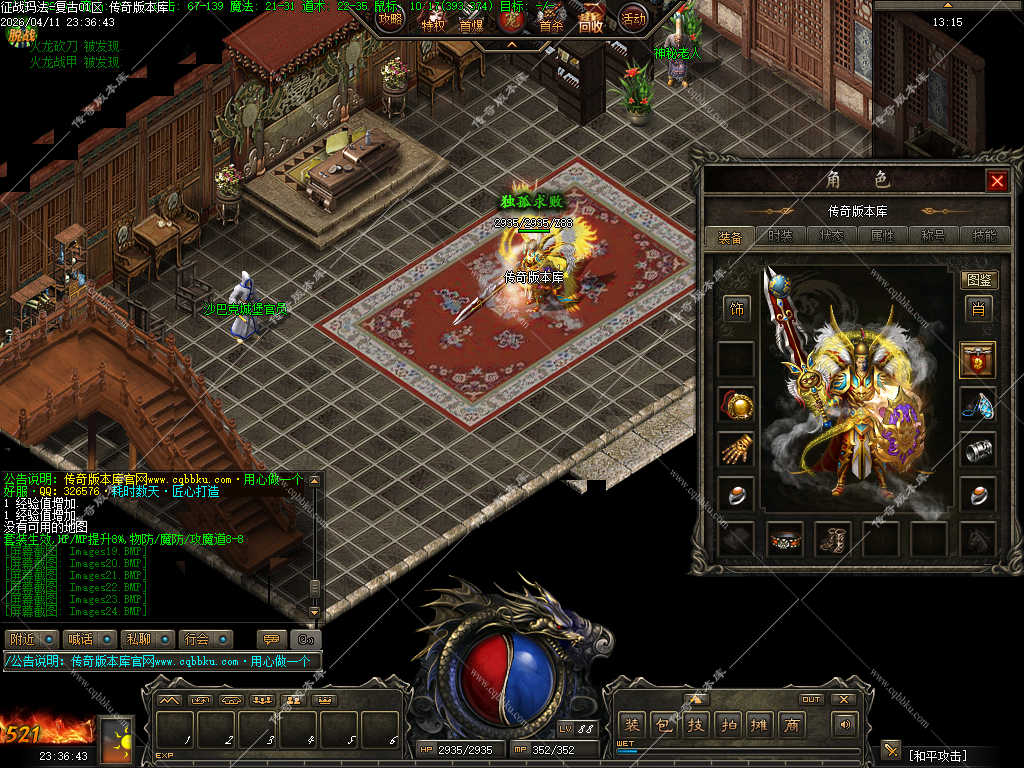Close the 角色 character panel
Screen dimensions: 1024x768
click(x=996, y=181)
